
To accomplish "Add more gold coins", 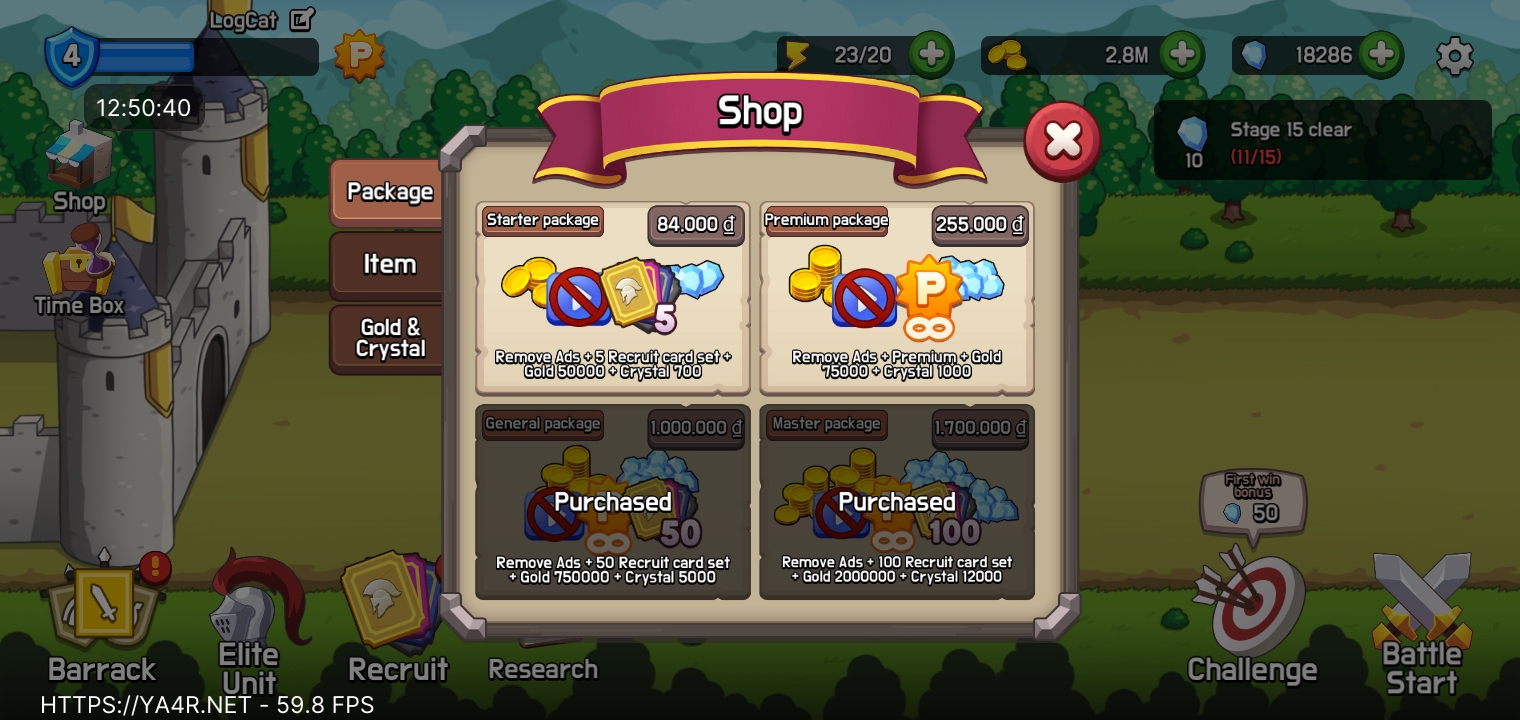I will coord(1182,55).
